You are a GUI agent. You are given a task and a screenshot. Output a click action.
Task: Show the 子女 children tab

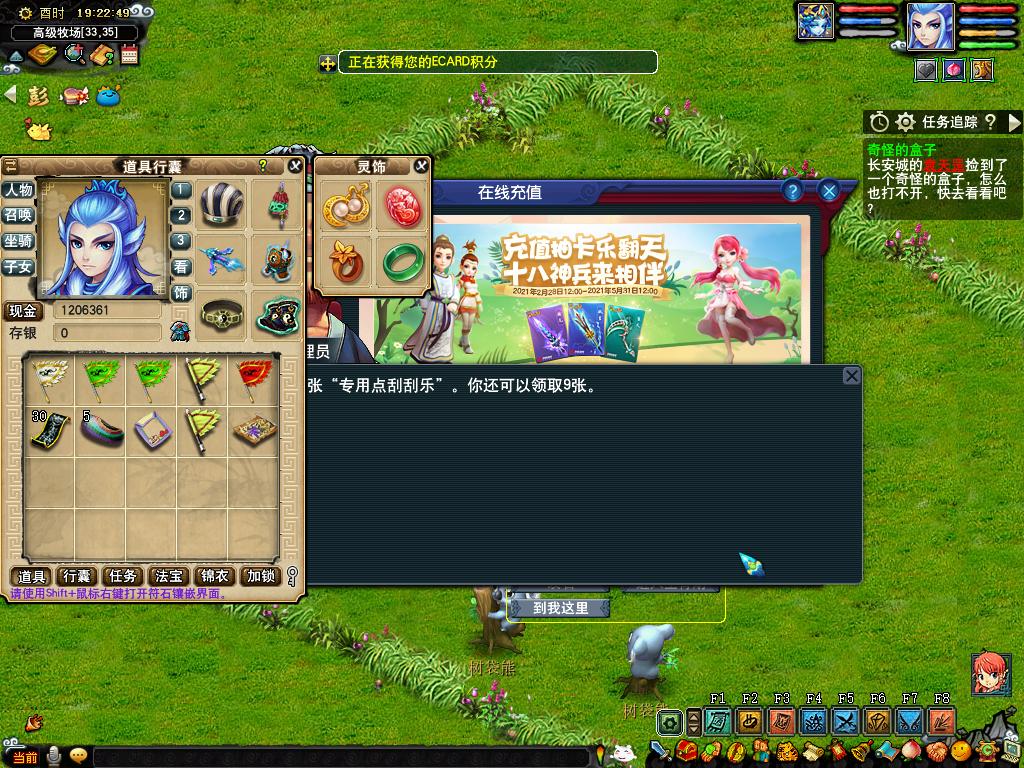[x=18, y=267]
